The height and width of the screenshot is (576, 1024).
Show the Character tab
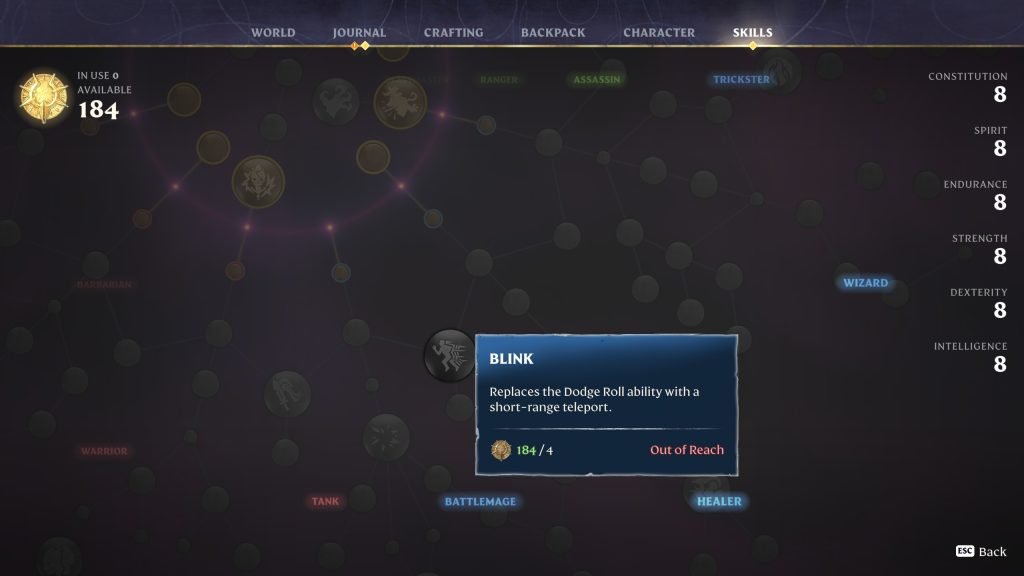pos(659,33)
